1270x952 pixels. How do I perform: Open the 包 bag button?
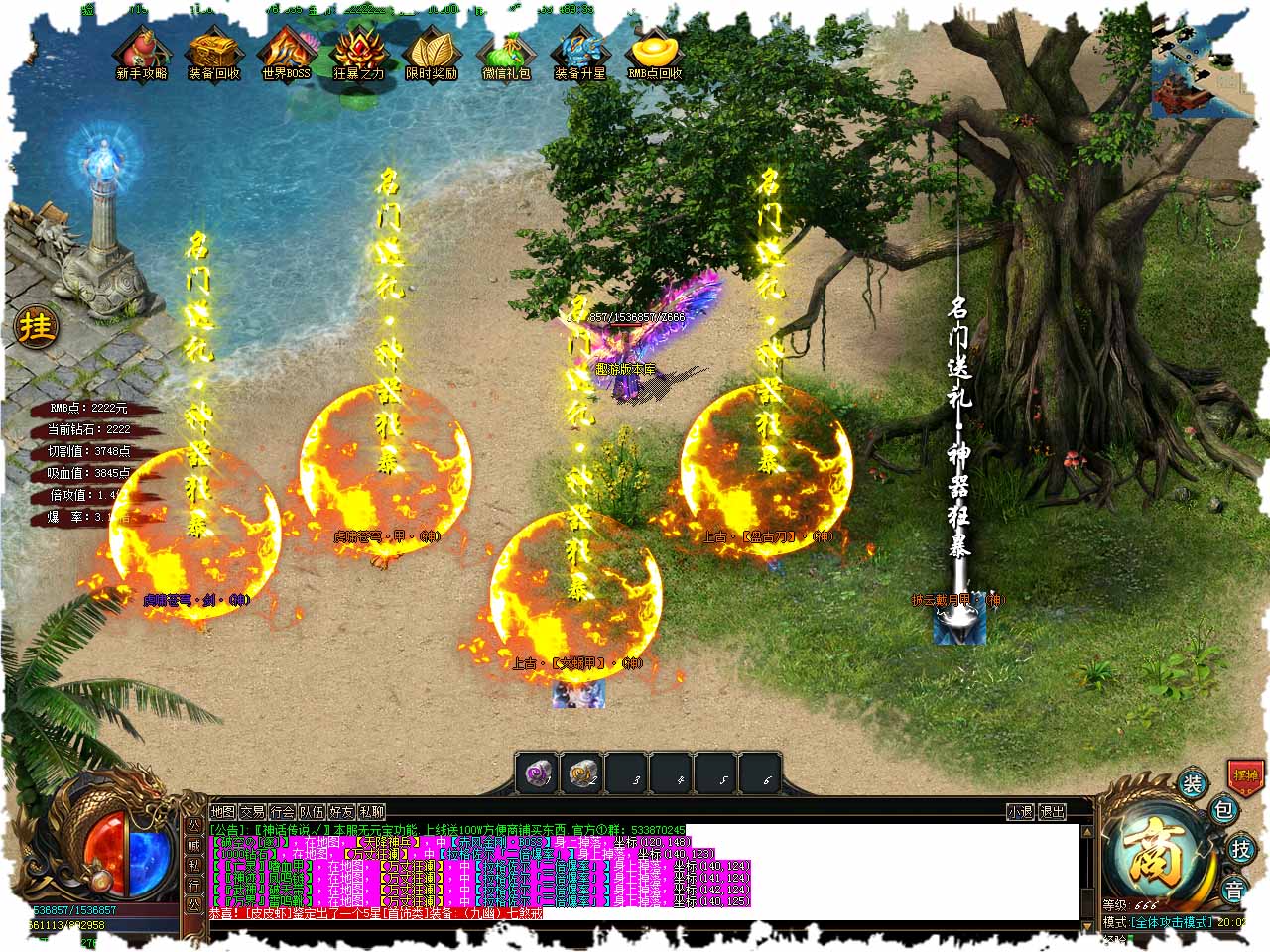(x=1224, y=810)
